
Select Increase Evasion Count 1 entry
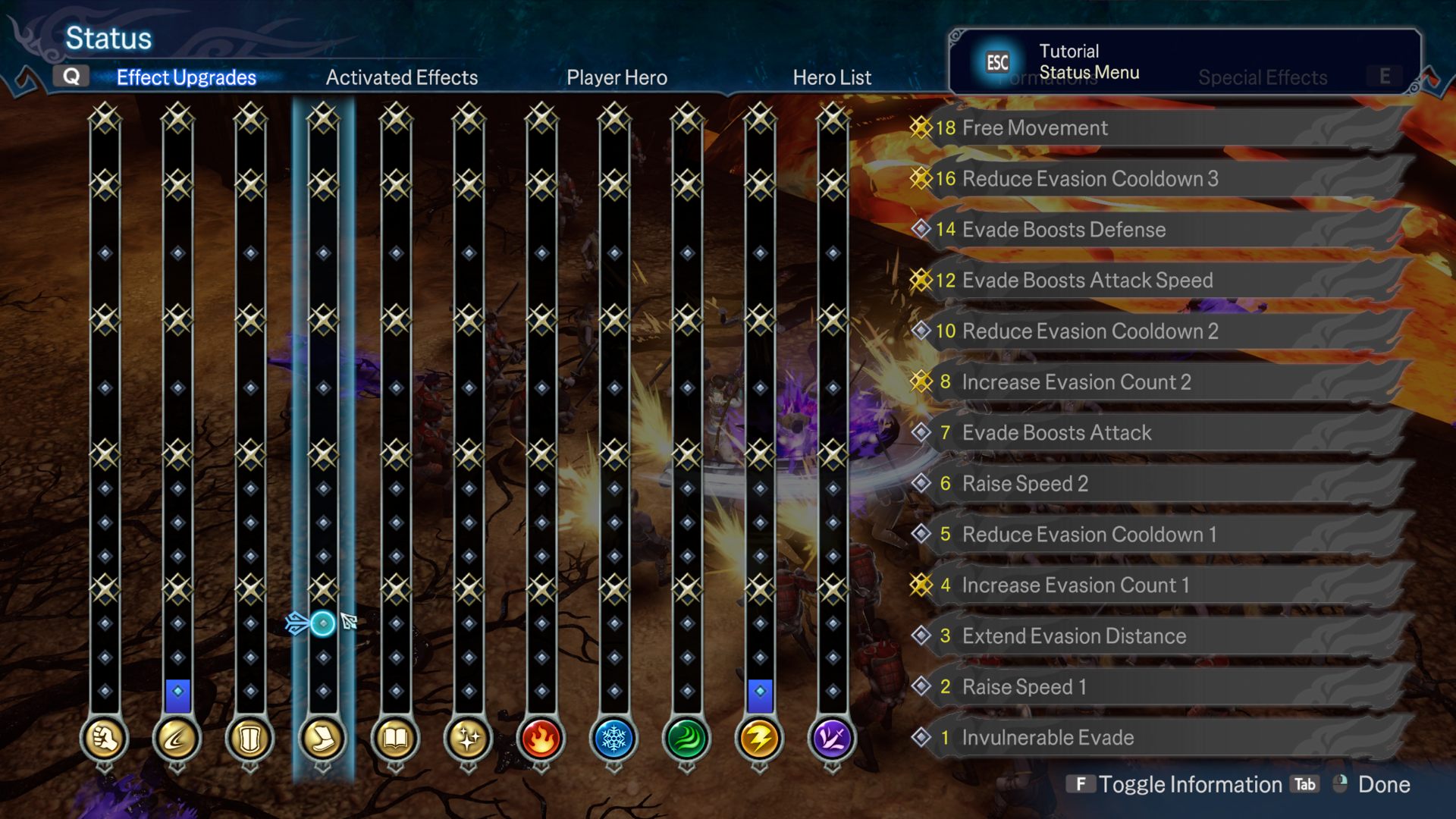[x=1160, y=585]
